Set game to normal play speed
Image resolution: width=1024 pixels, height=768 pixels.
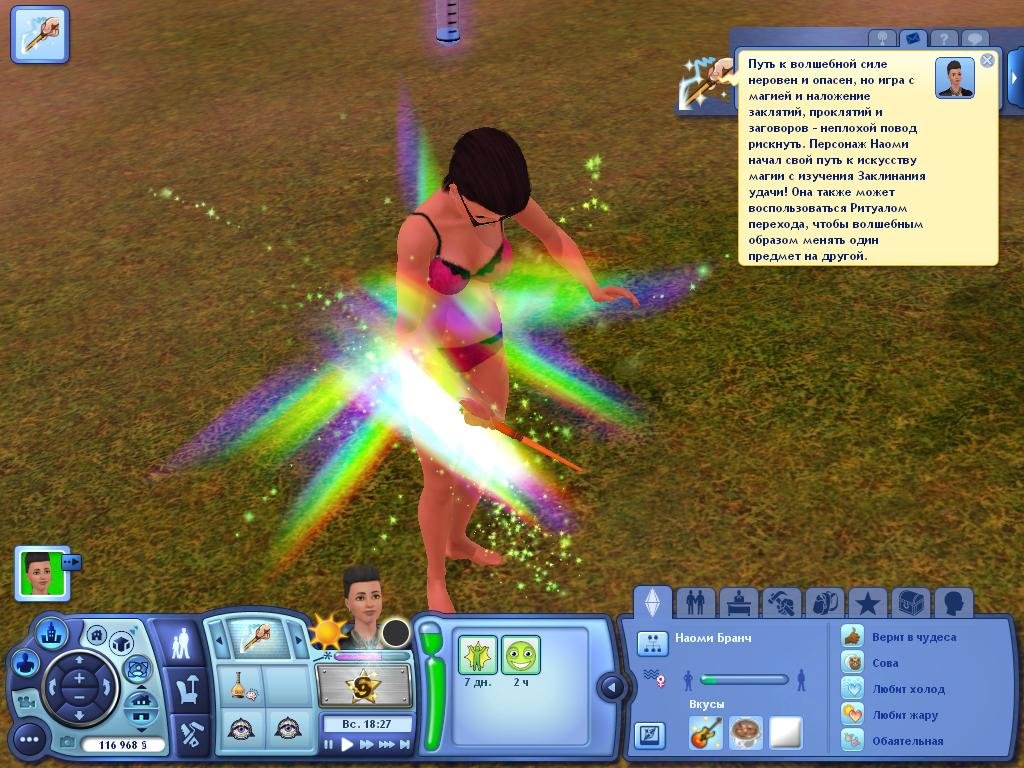[x=347, y=744]
